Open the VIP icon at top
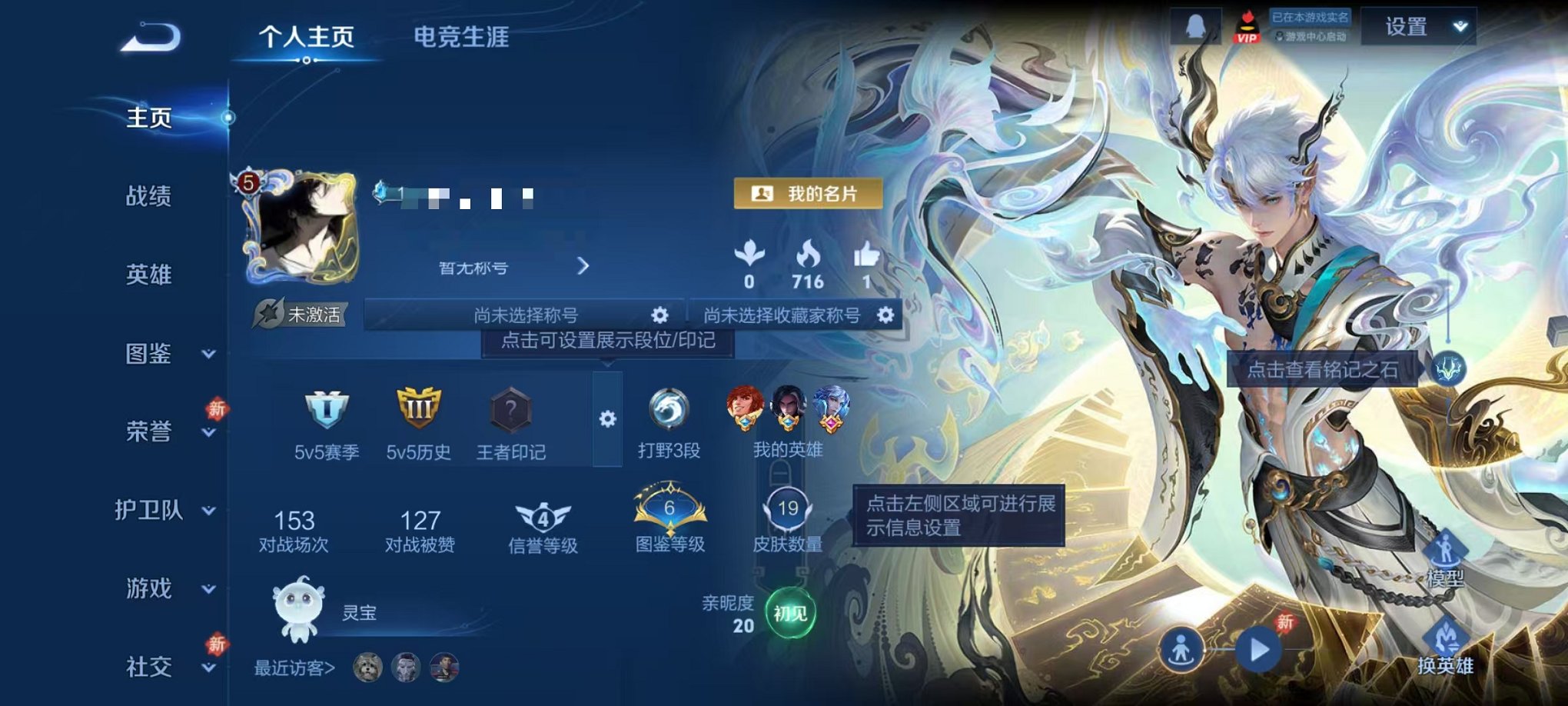The image size is (1568, 706). click(x=1249, y=28)
